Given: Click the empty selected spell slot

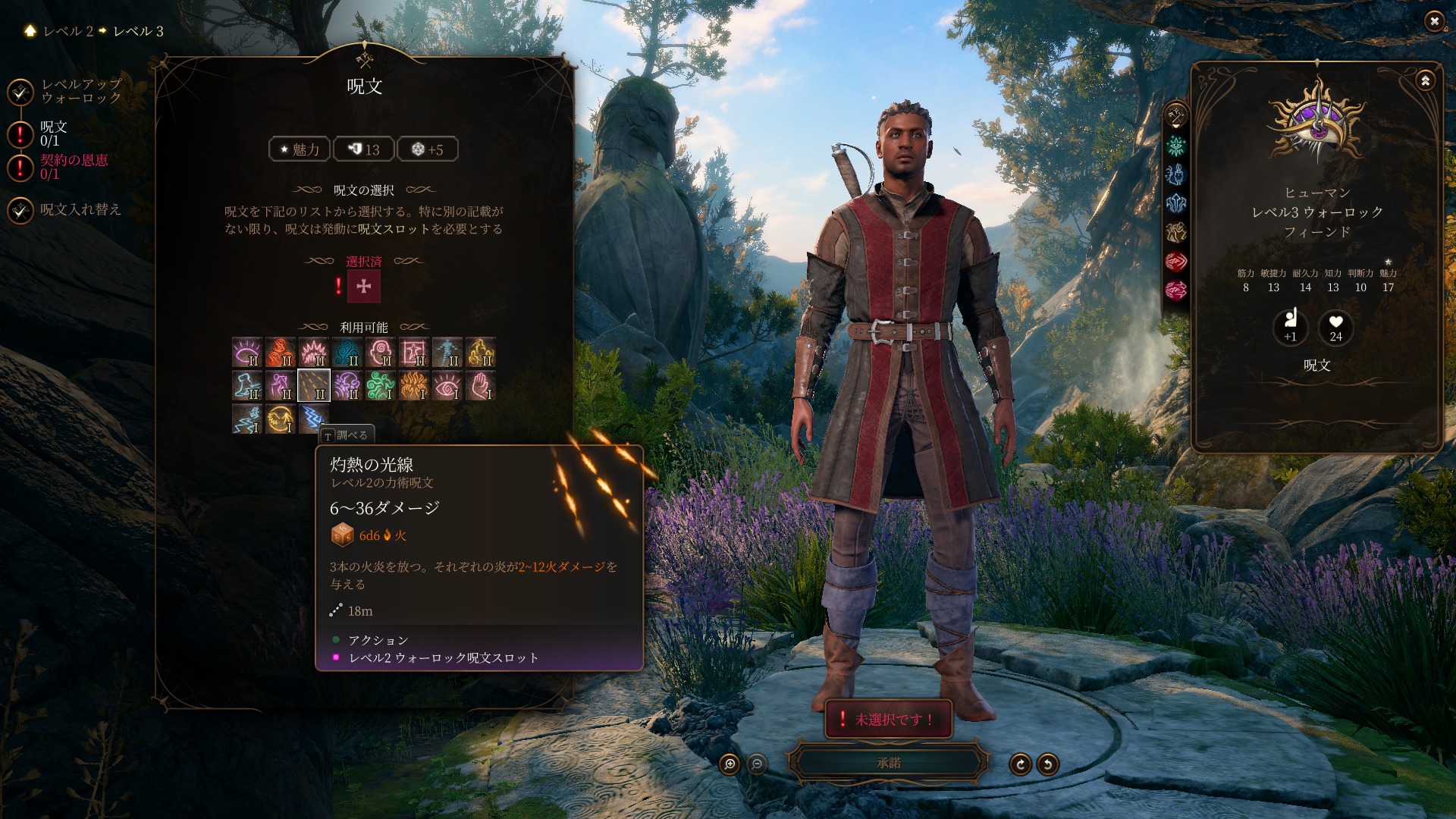Looking at the screenshot, I should (x=363, y=286).
